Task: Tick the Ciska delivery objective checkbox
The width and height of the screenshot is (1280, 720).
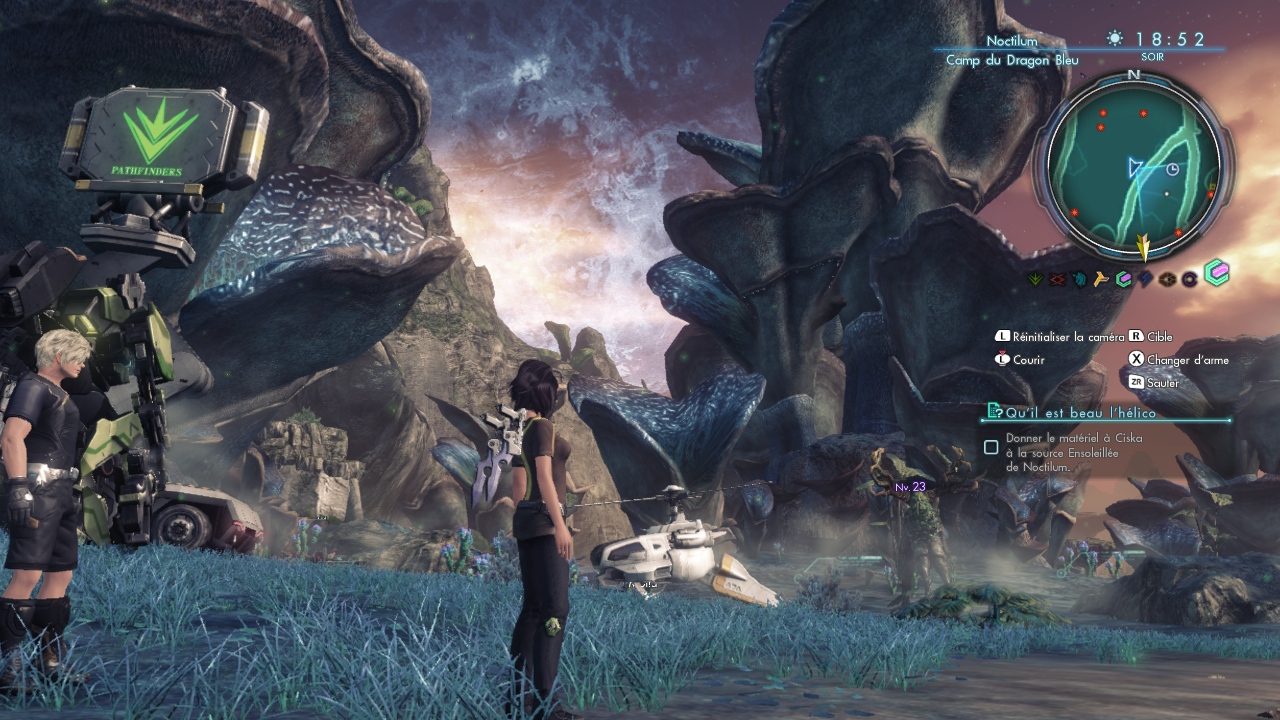Action: pyautogui.click(x=991, y=447)
